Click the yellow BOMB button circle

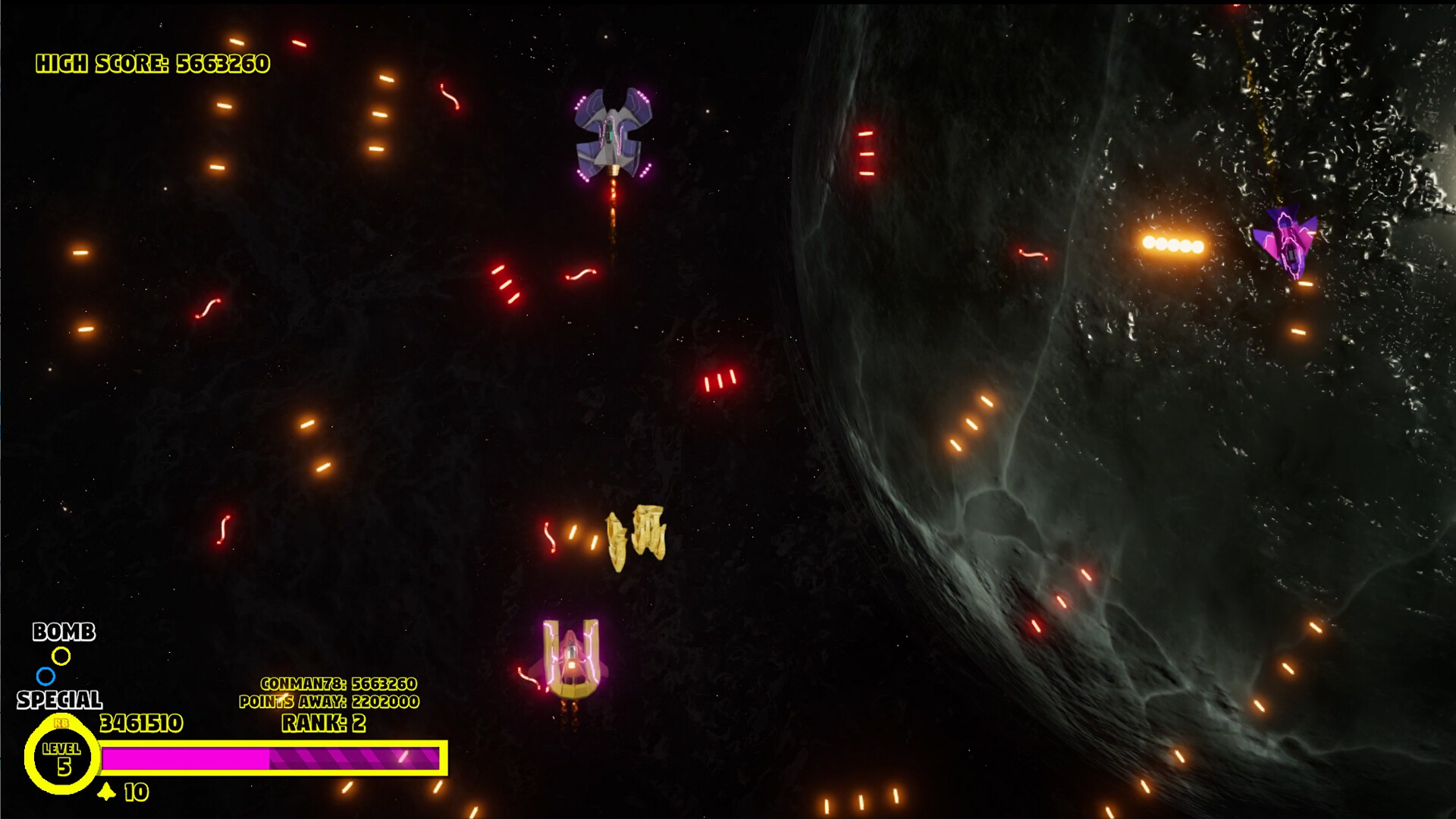(63, 657)
